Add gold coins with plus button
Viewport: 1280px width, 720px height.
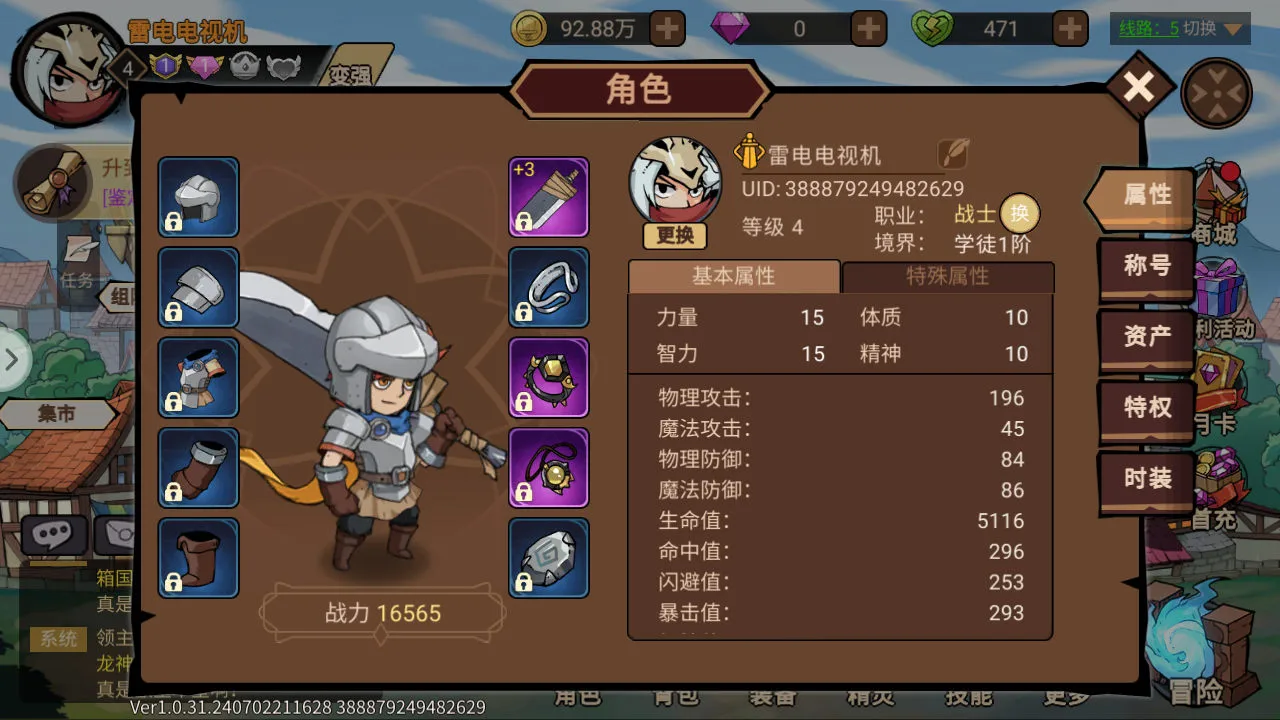coord(667,29)
